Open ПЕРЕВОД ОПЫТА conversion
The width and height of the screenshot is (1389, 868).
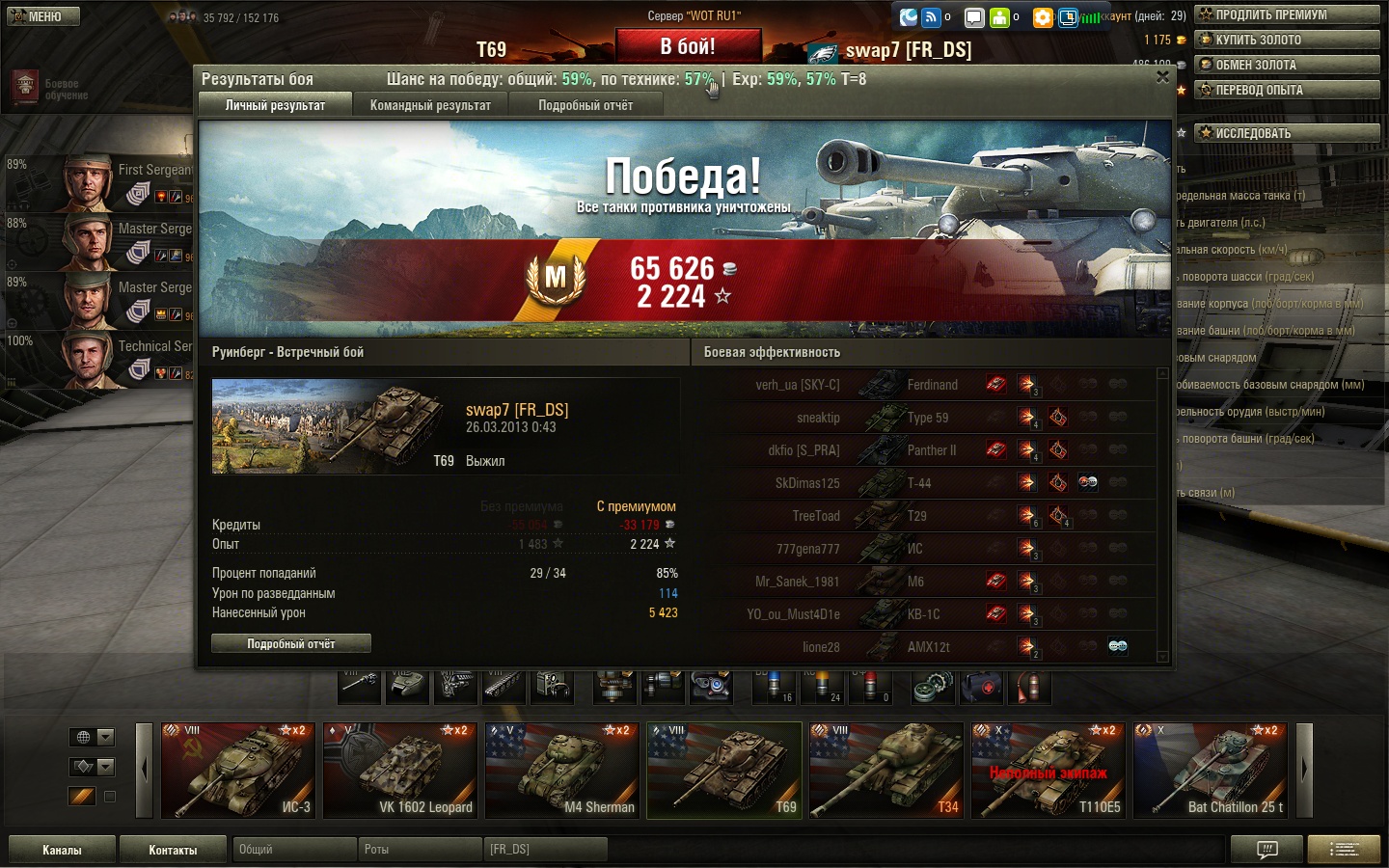[1287, 90]
